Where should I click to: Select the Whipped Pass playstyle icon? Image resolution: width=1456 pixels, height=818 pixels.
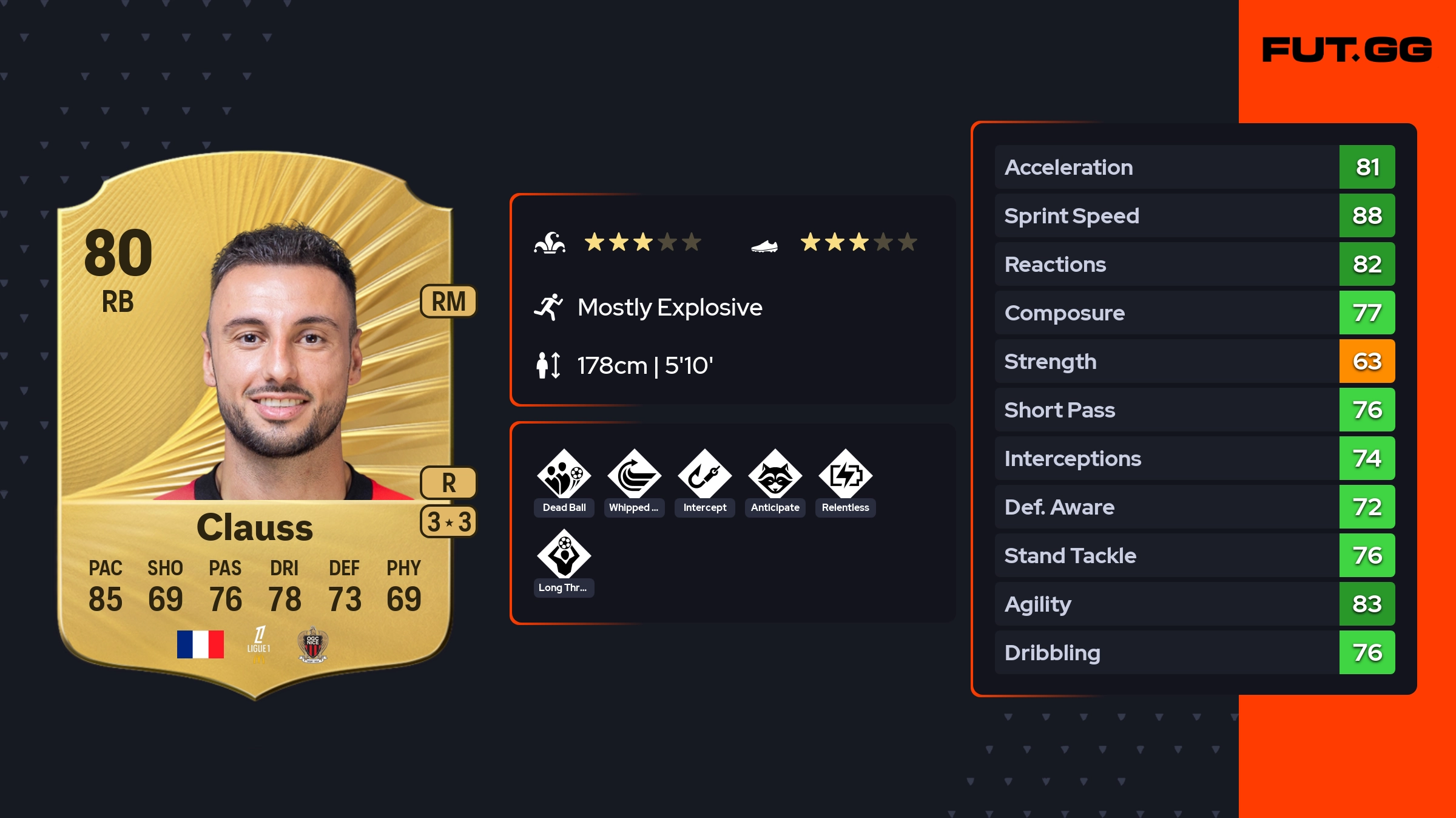(x=634, y=475)
